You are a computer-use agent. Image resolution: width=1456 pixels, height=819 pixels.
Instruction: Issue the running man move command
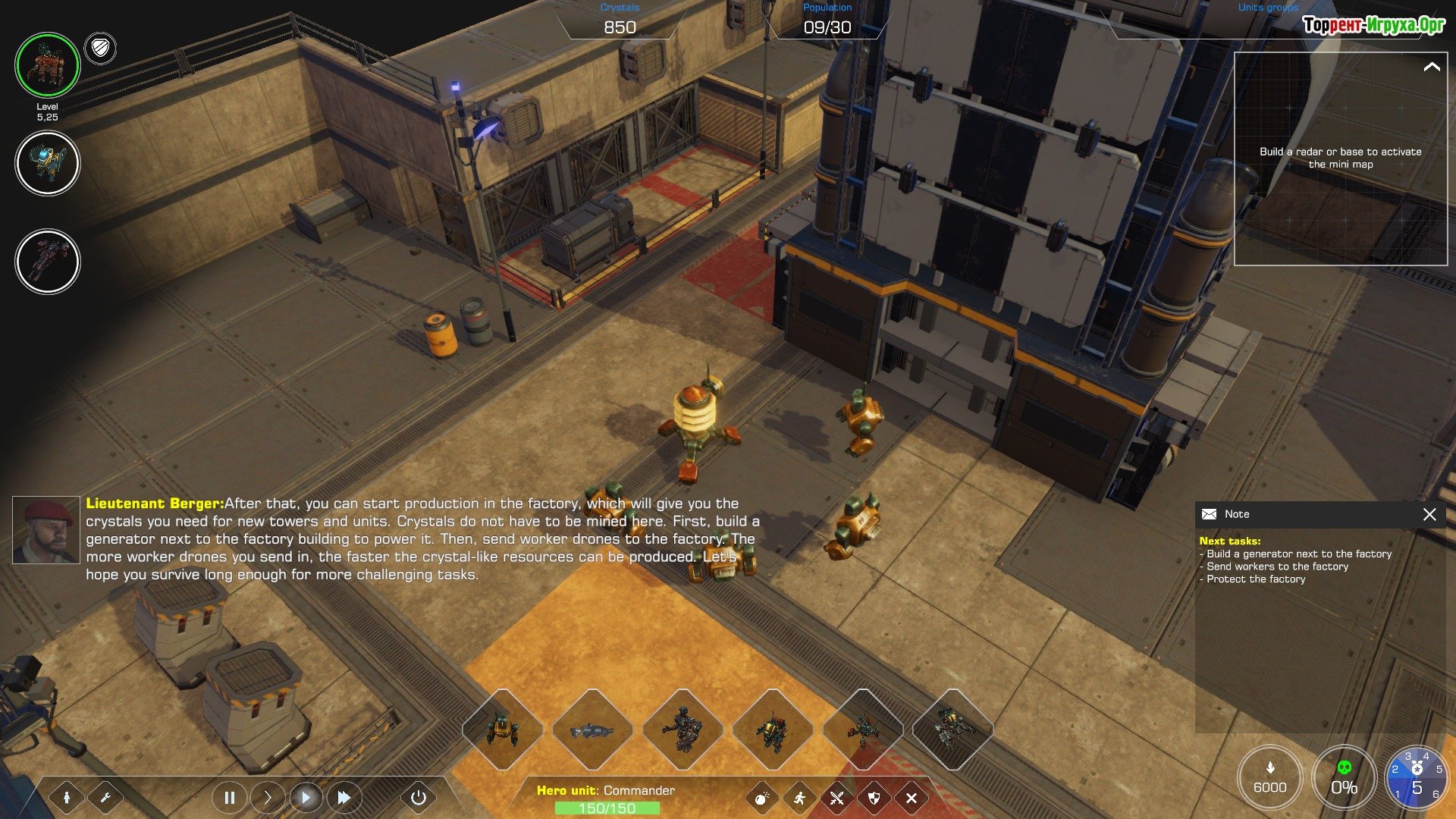click(799, 798)
